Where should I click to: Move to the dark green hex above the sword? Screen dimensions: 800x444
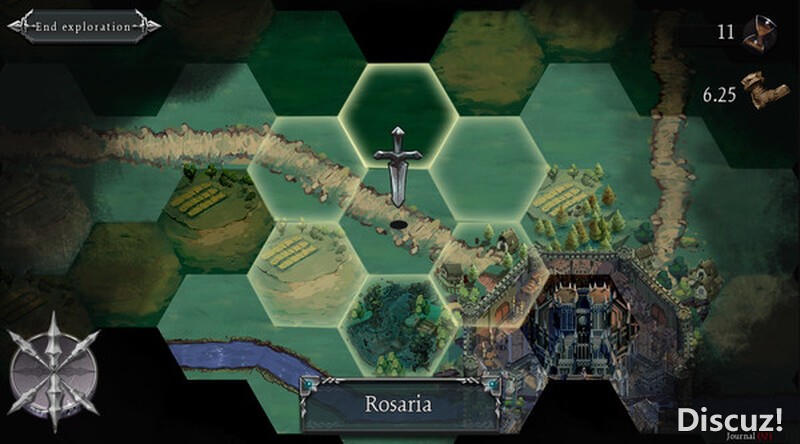[x=397, y=107]
